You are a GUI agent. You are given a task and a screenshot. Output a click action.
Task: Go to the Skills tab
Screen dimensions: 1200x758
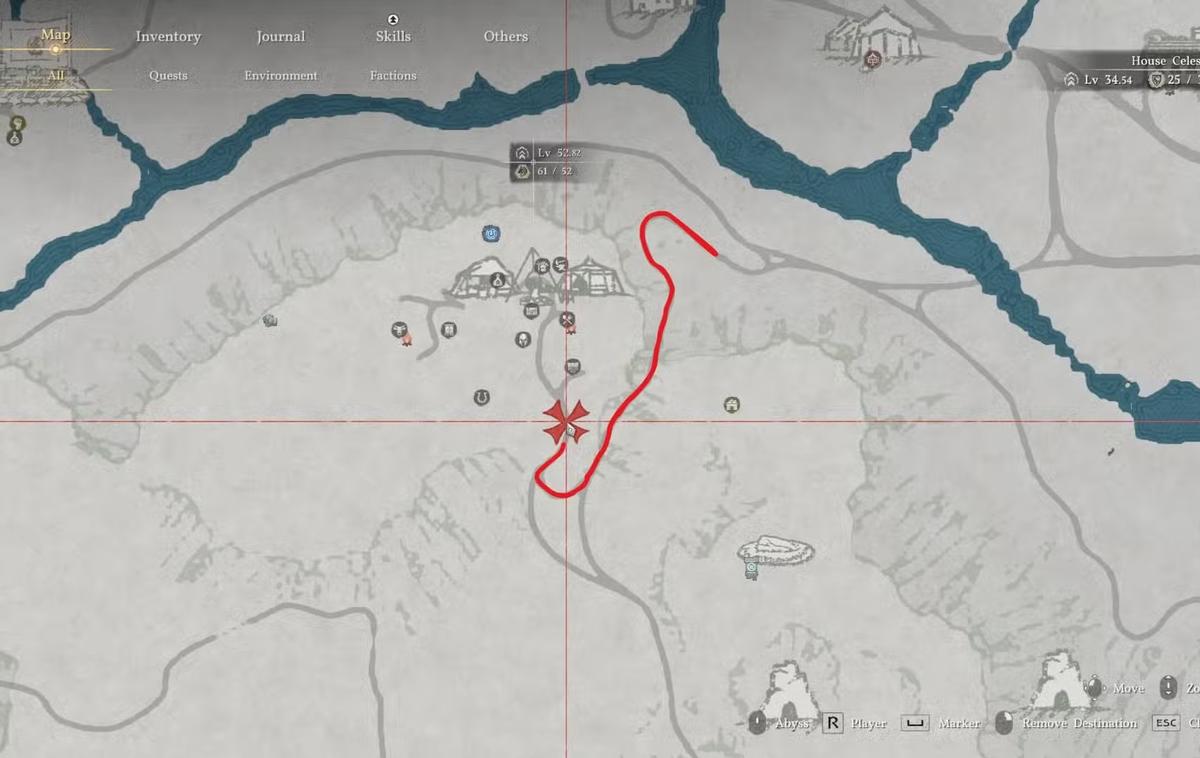393,37
